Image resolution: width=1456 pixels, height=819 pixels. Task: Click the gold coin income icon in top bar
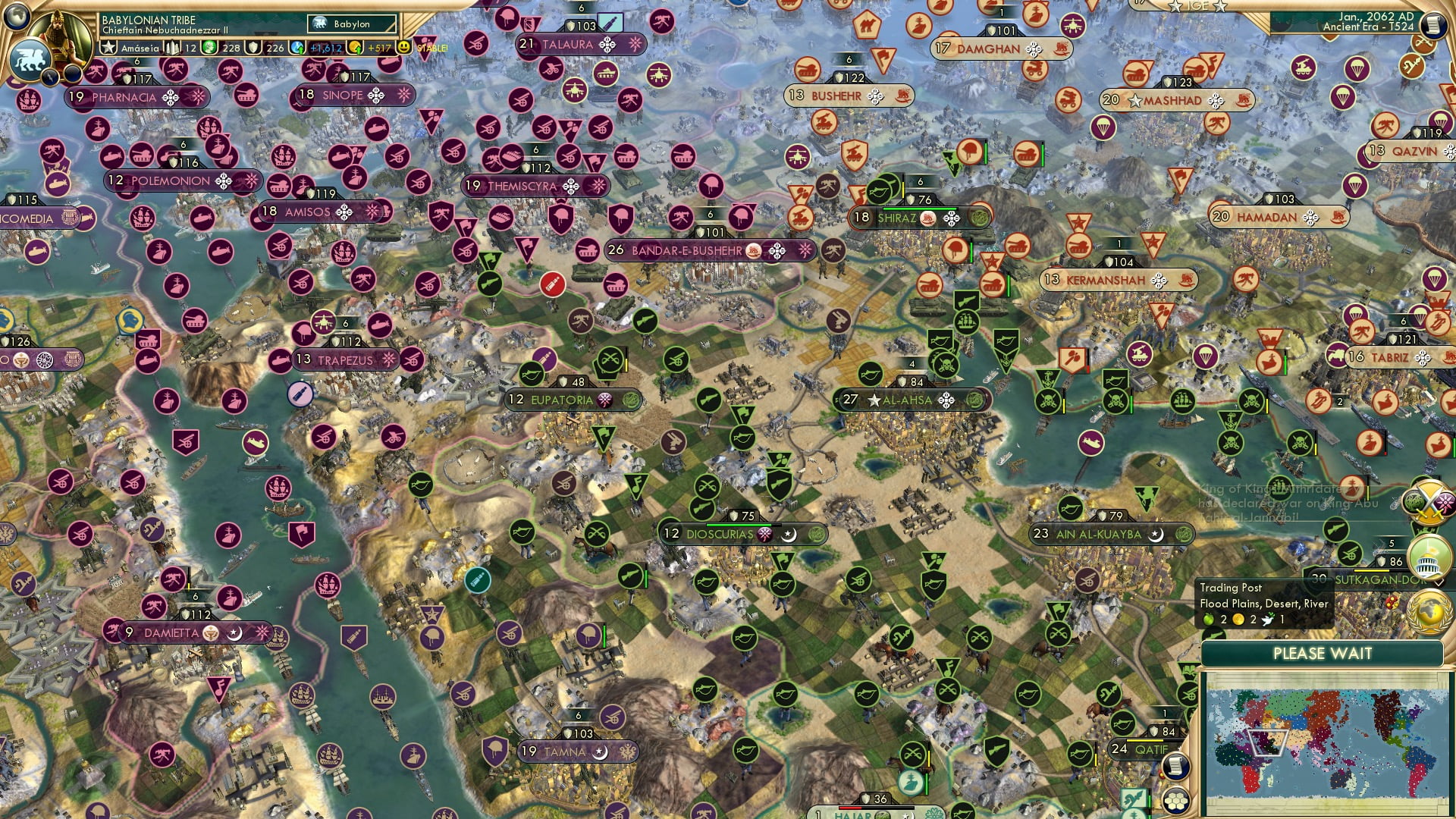353,46
